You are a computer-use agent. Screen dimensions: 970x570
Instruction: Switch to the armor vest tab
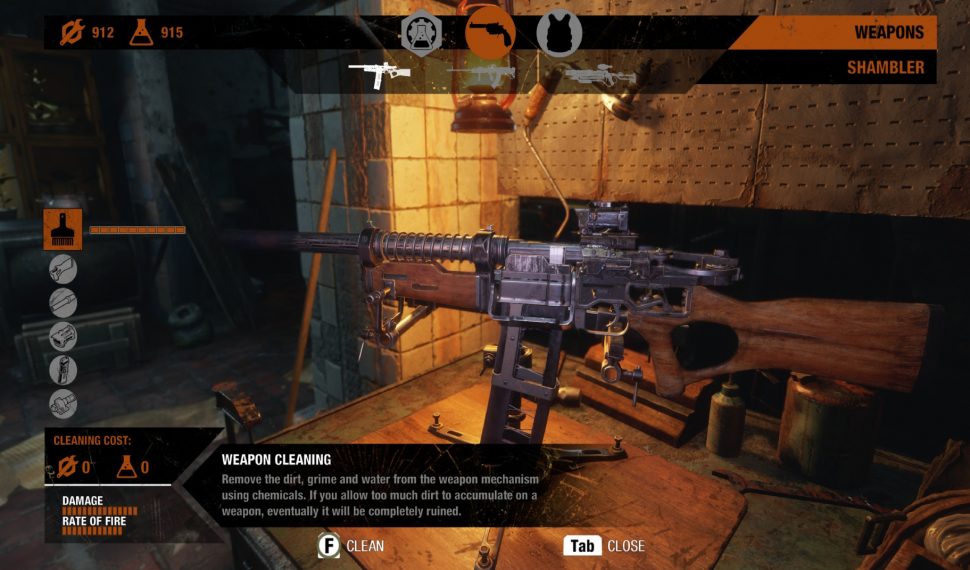coord(558,32)
